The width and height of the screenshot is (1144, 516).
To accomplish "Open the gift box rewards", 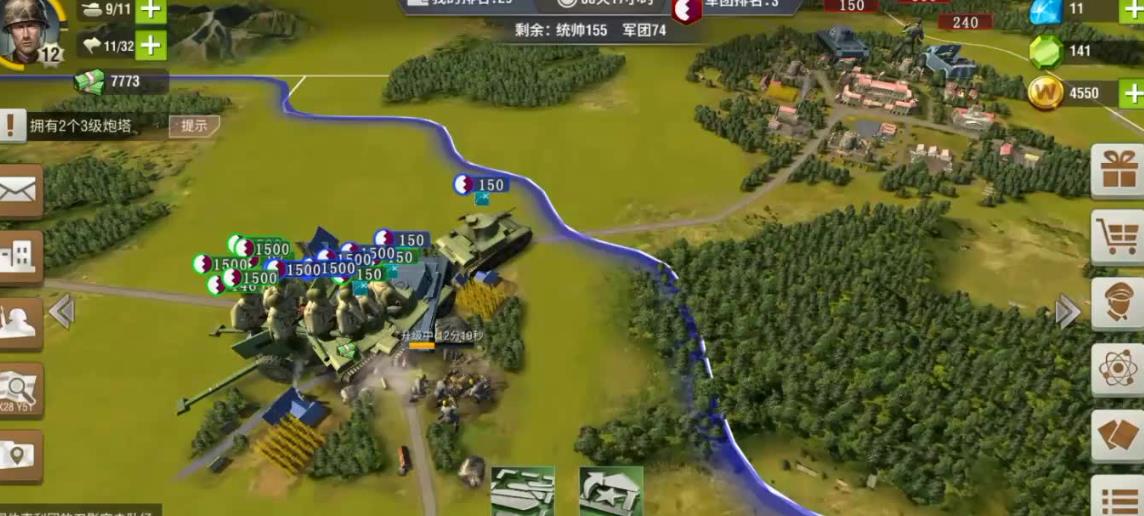I will 1118,171.
